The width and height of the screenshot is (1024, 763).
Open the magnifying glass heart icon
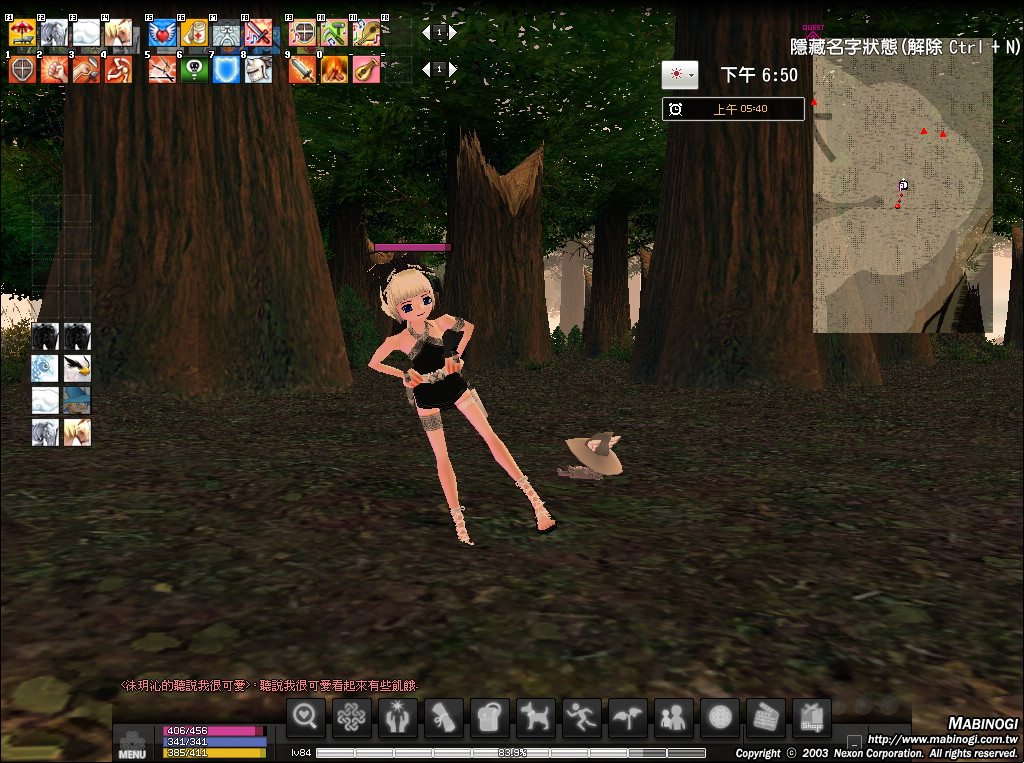pos(307,716)
